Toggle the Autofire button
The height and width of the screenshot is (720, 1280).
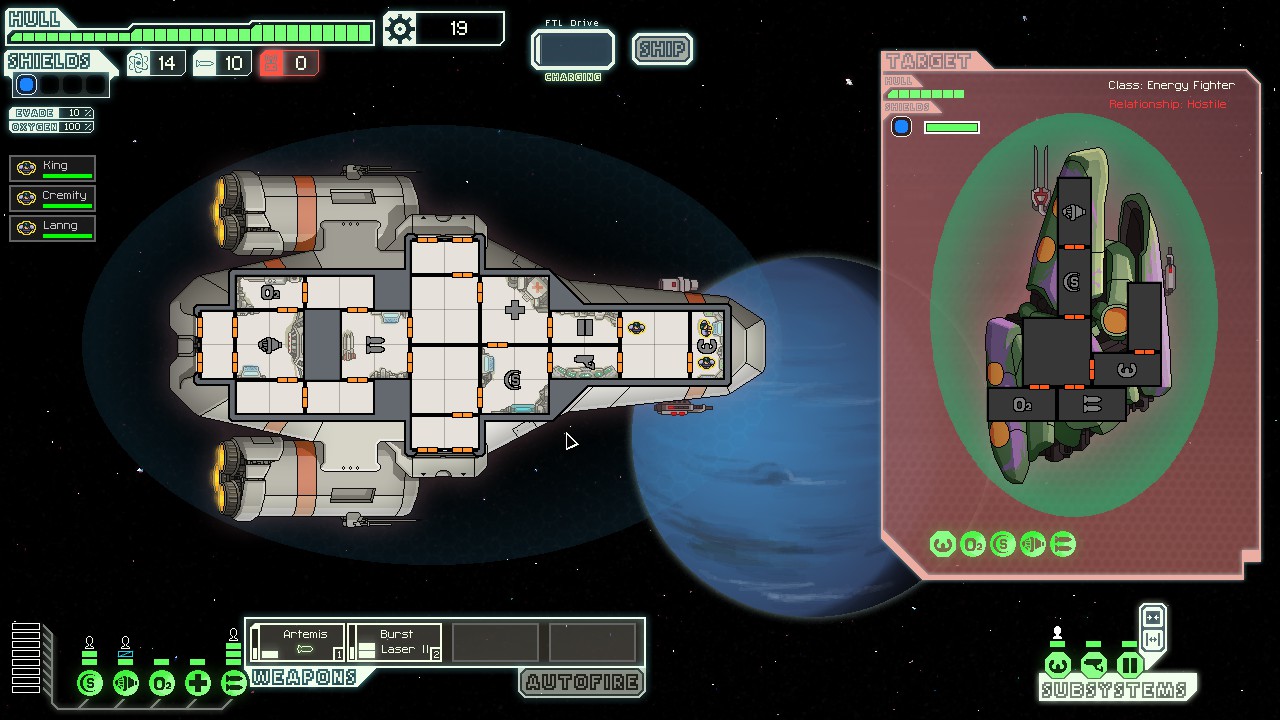582,683
